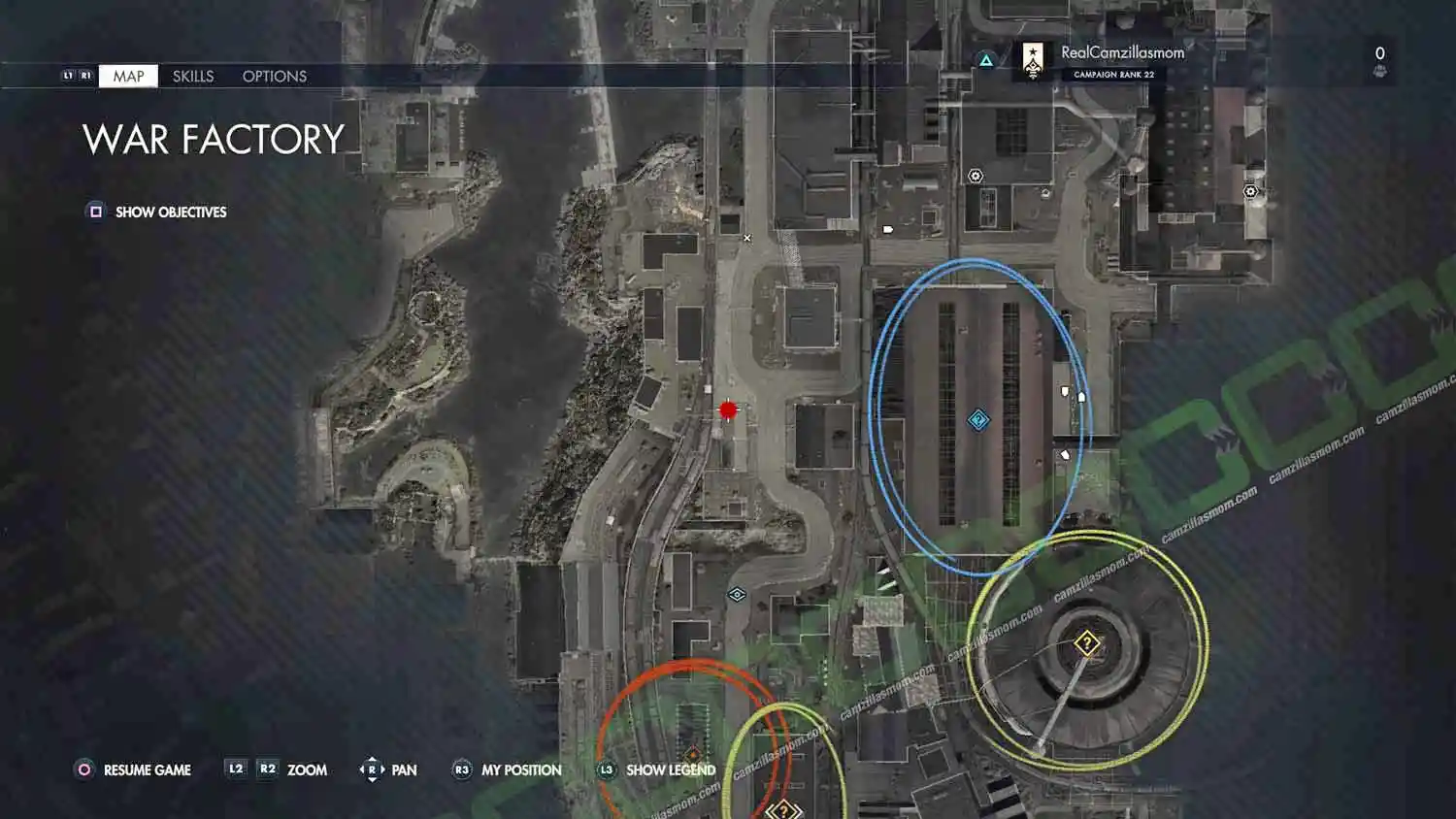Select the yellow question marker on the round building
The image size is (1456, 819).
1087,642
